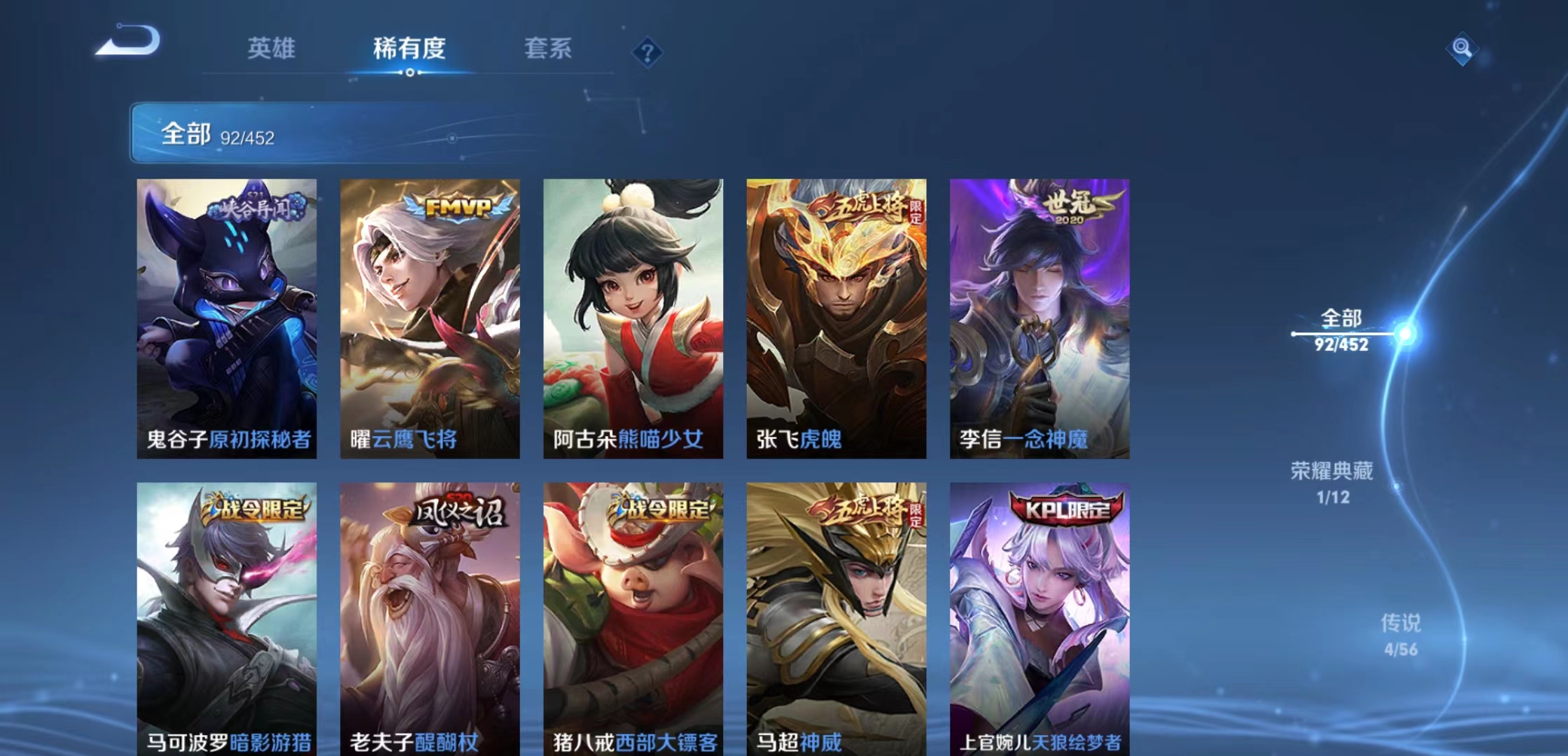Switch to the 英雄 tab
The image size is (1568, 756).
pos(272,49)
